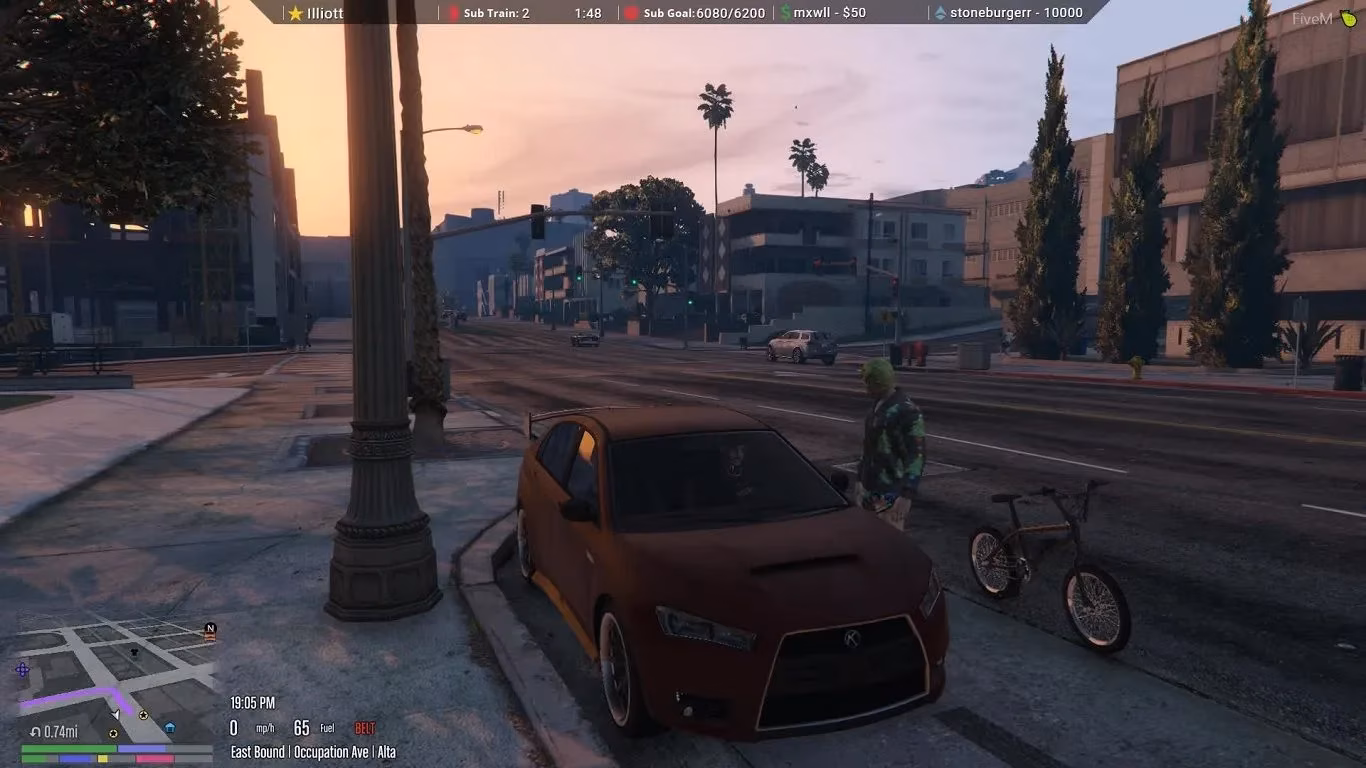This screenshot has width=1366, height=768.
Task: Click the purple waypoint crosshair on the minimap
Action: [x=23, y=670]
